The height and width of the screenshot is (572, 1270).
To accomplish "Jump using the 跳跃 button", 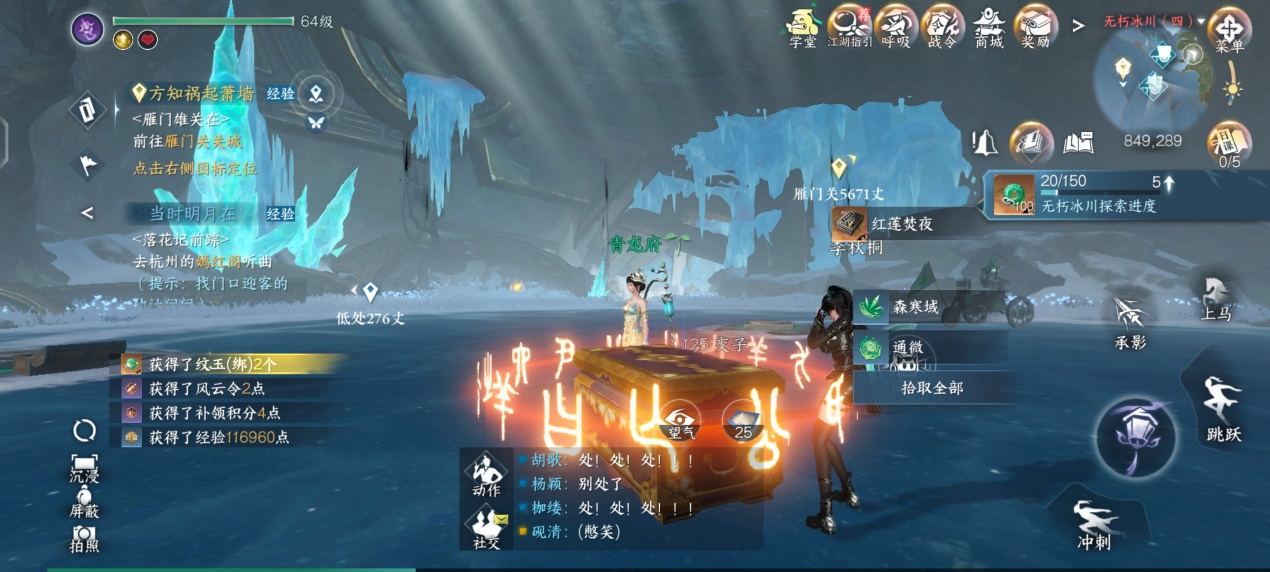I will tap(1223, 408).
